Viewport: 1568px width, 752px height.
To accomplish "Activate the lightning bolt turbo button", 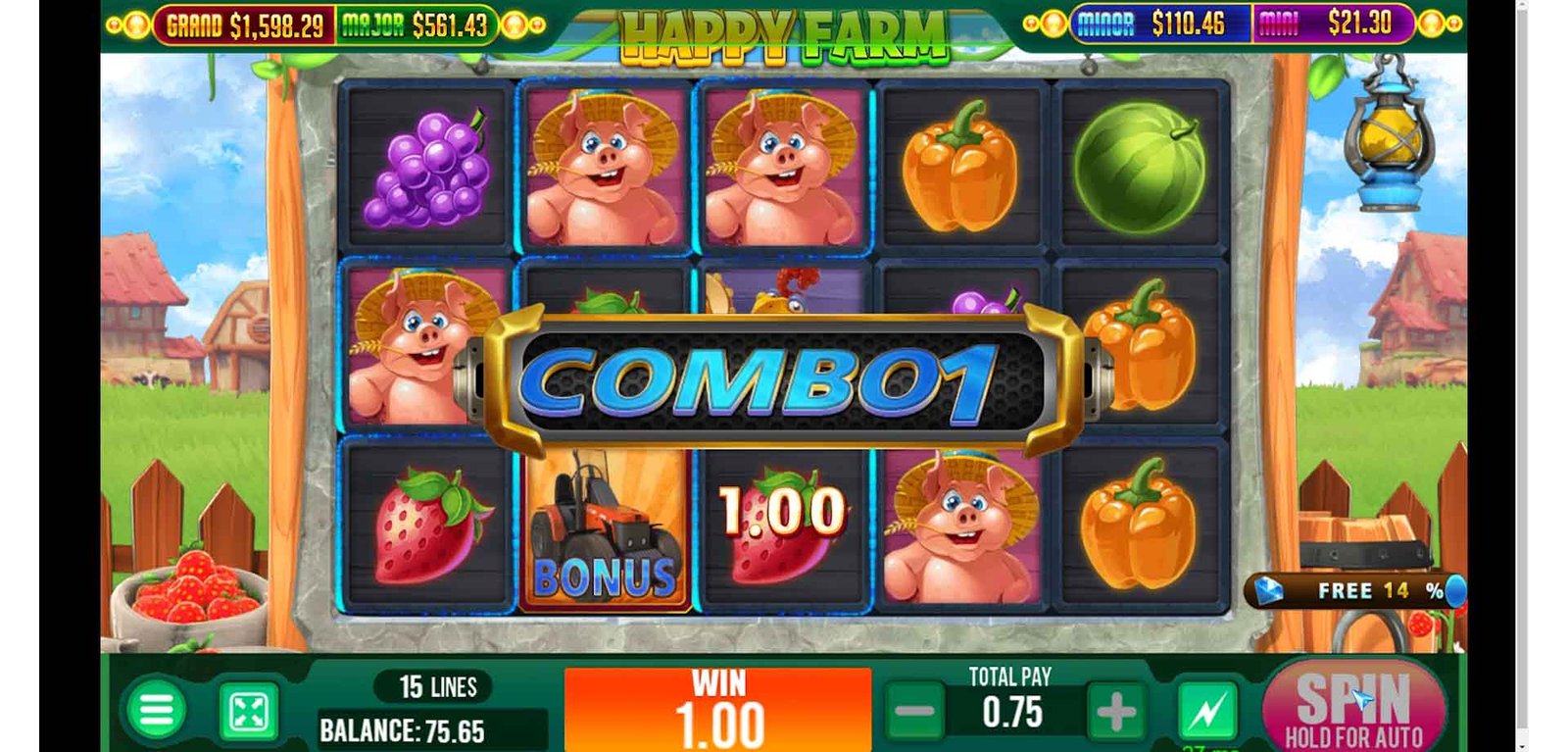I will (1206, 712).
